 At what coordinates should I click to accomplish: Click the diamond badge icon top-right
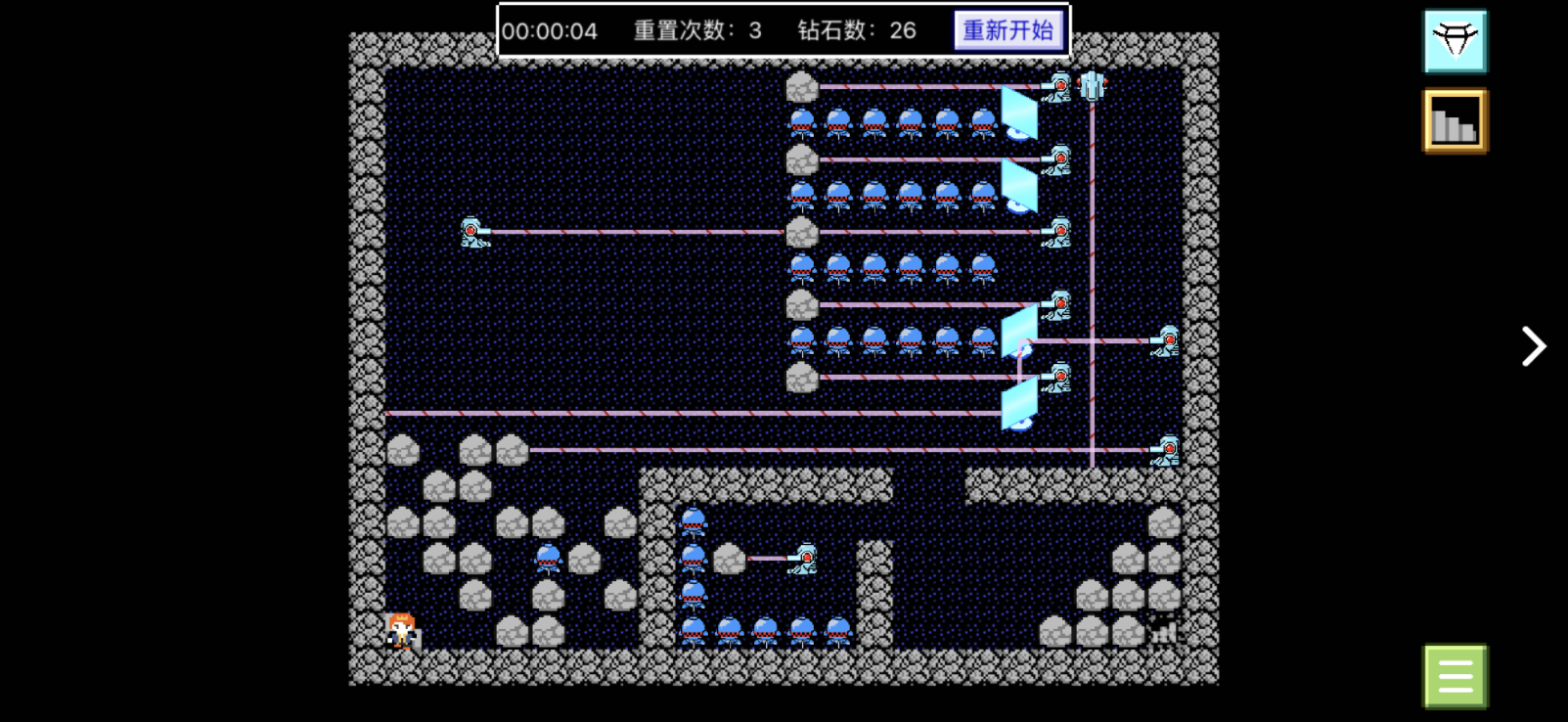click(x=1455, y=41)
